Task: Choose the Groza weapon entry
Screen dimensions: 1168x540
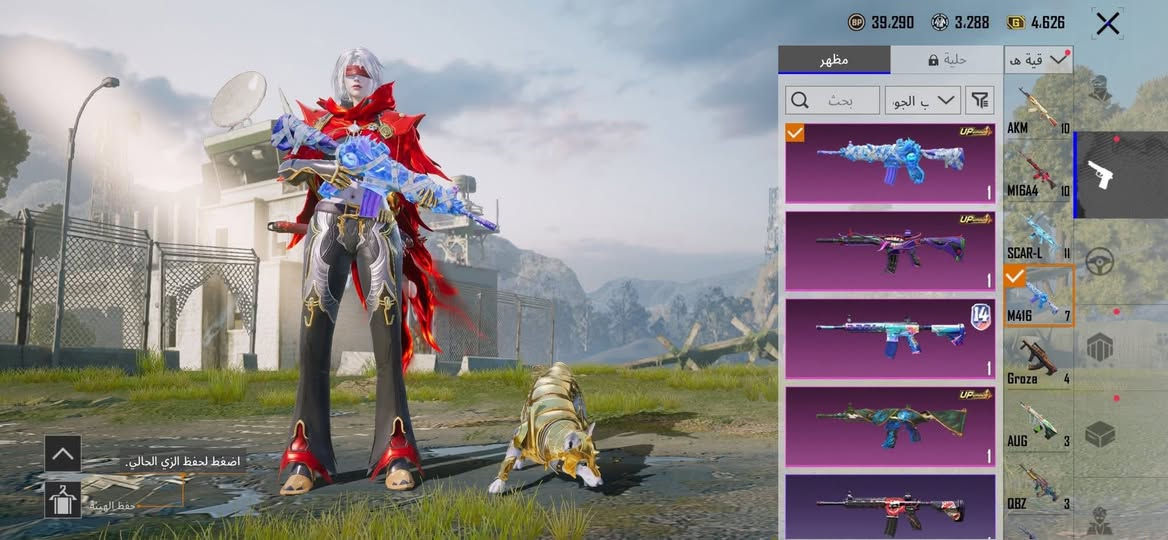Action: (1039, 360)
